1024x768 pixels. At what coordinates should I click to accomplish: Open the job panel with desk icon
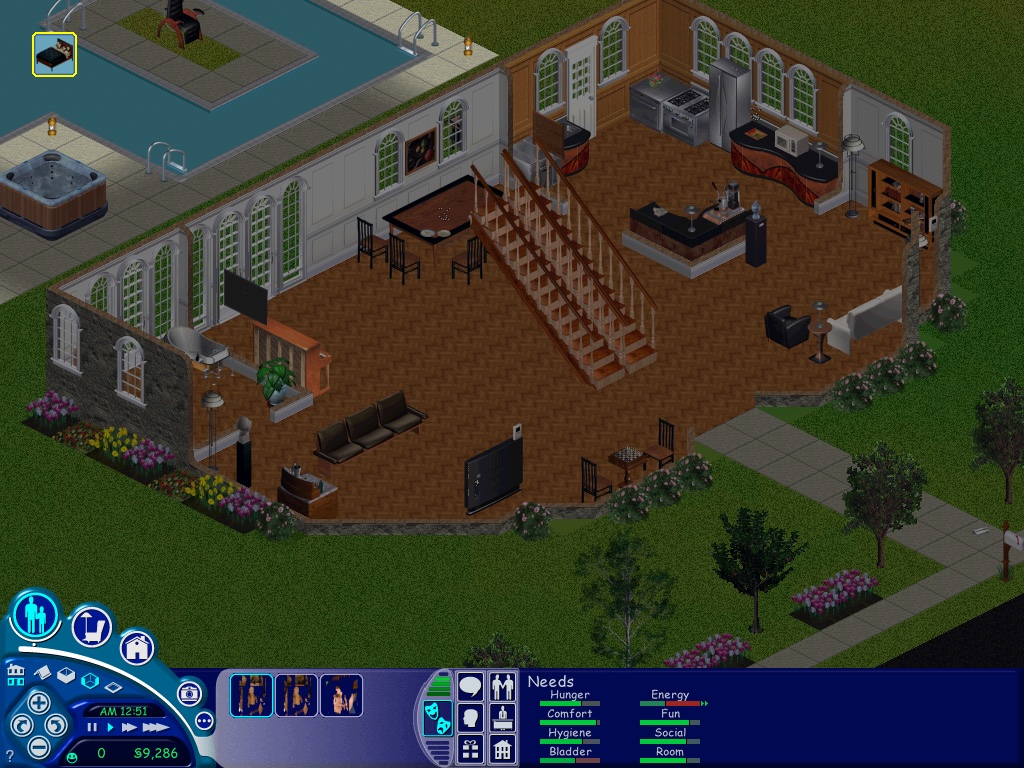coord(502,717)
